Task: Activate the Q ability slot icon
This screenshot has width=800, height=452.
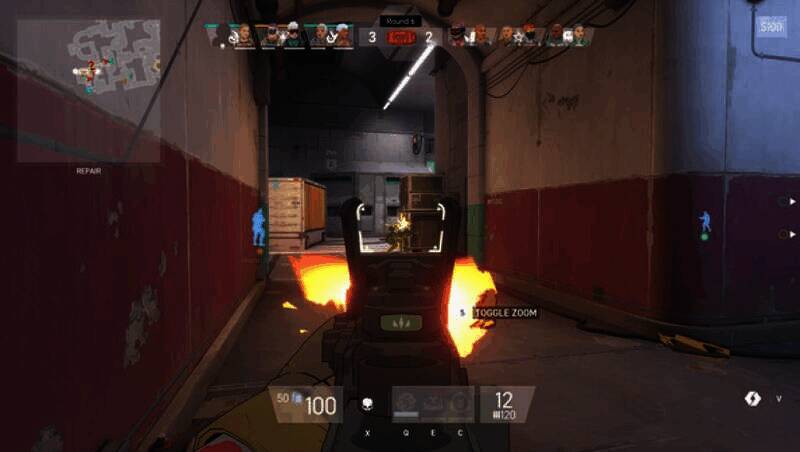Action: point(407,404)
